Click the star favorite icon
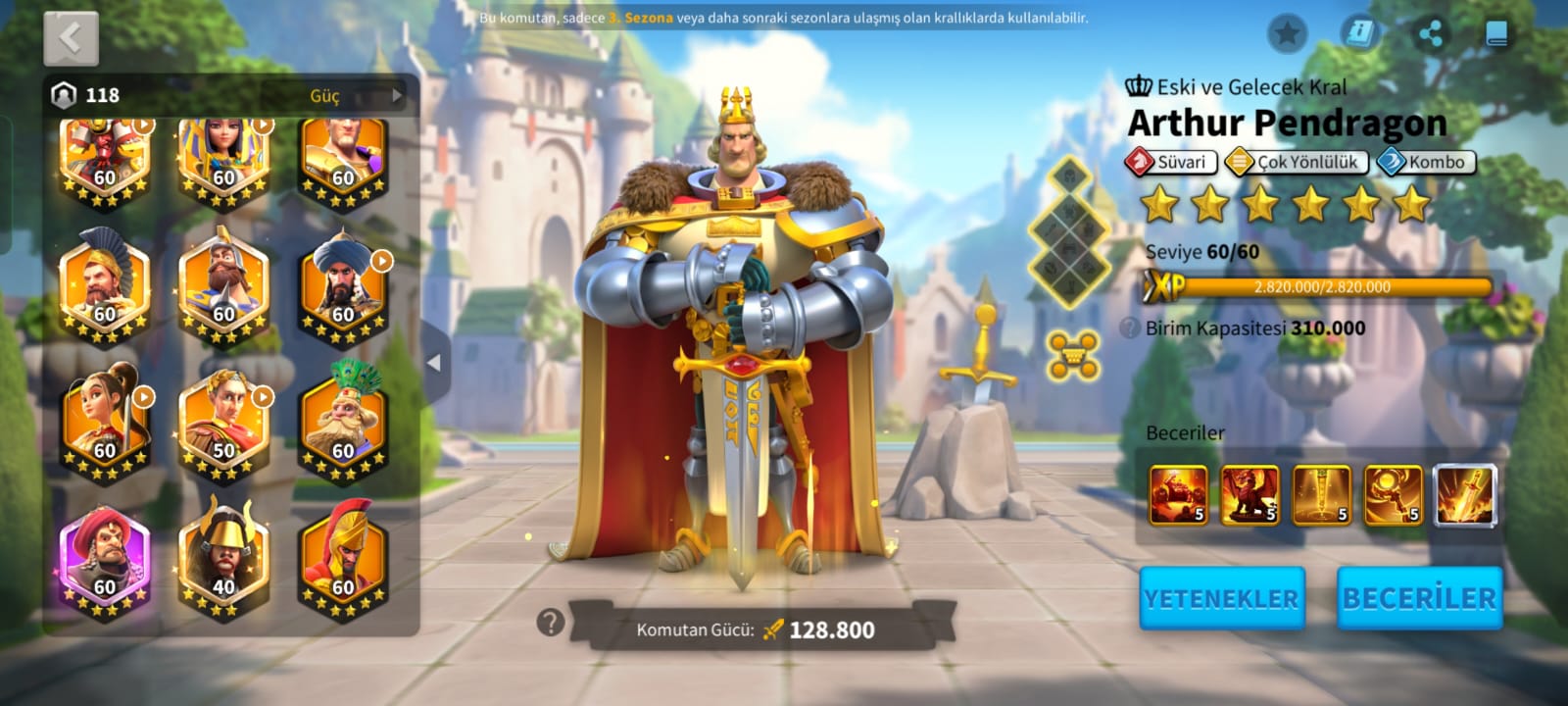The width and height of the screenshot is (1568, 706). (x=1287, y=34)
